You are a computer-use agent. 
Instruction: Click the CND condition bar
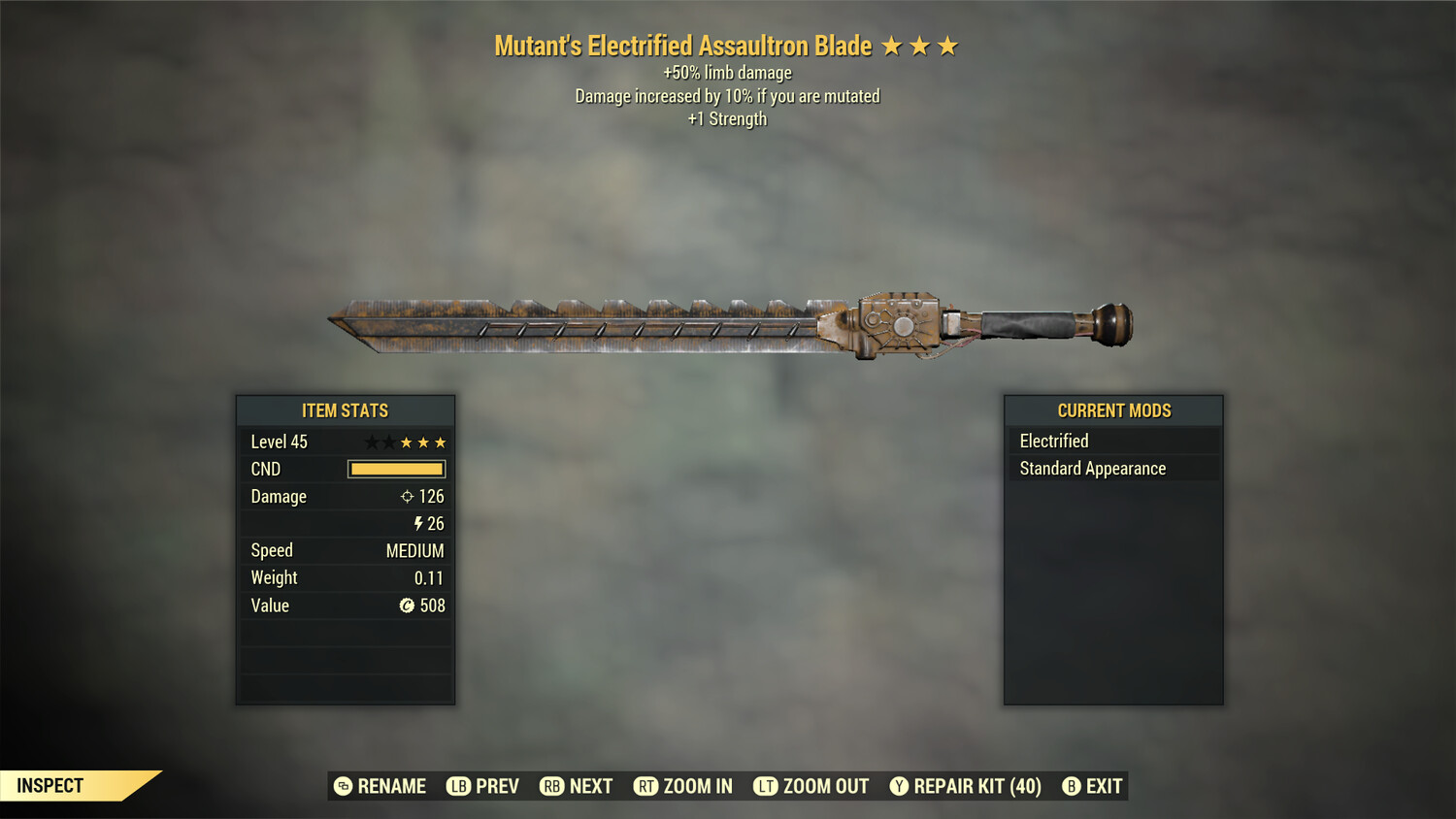pos(395,469)
